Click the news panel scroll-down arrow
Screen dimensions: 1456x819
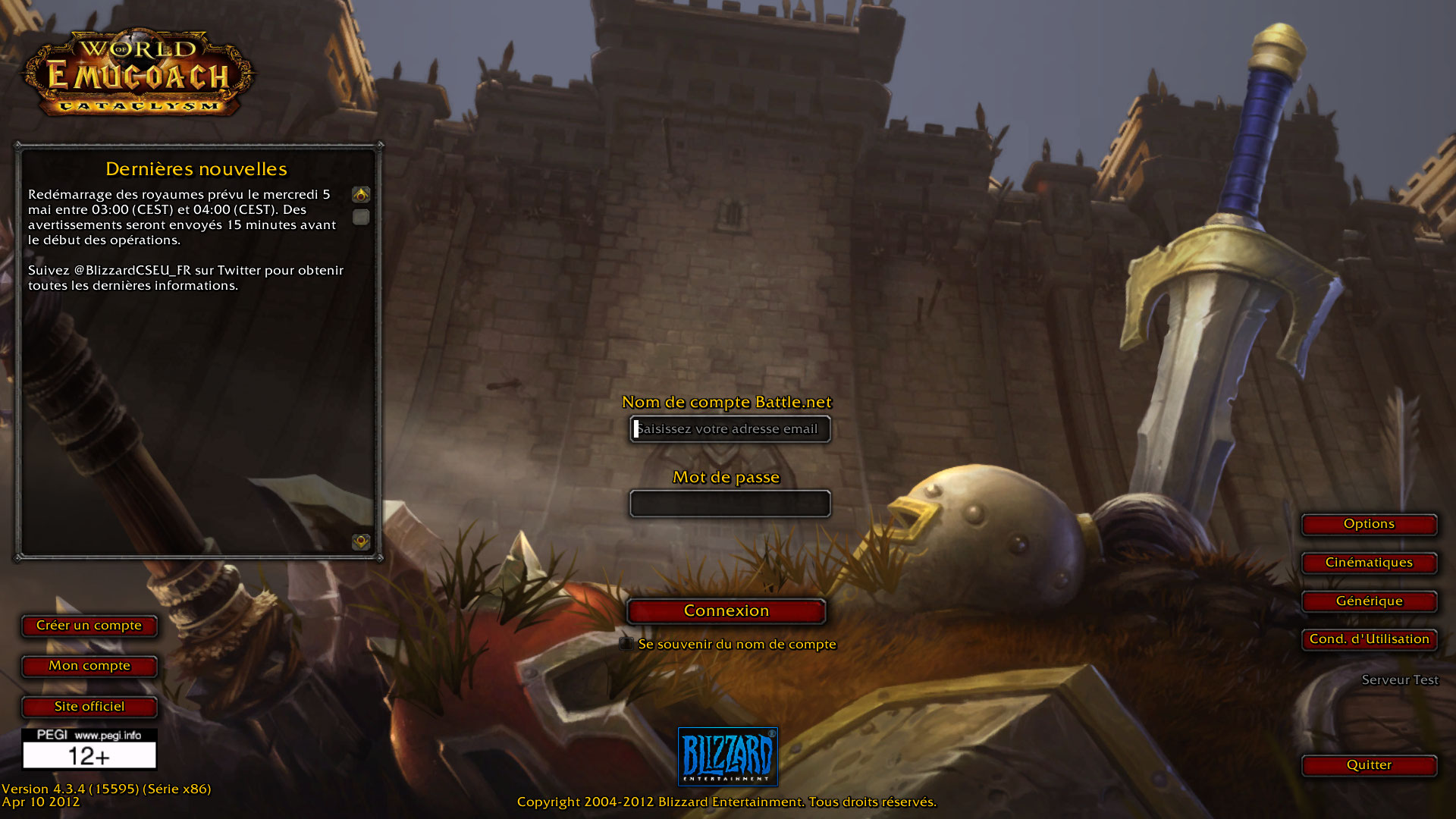(x=361, y=541)
